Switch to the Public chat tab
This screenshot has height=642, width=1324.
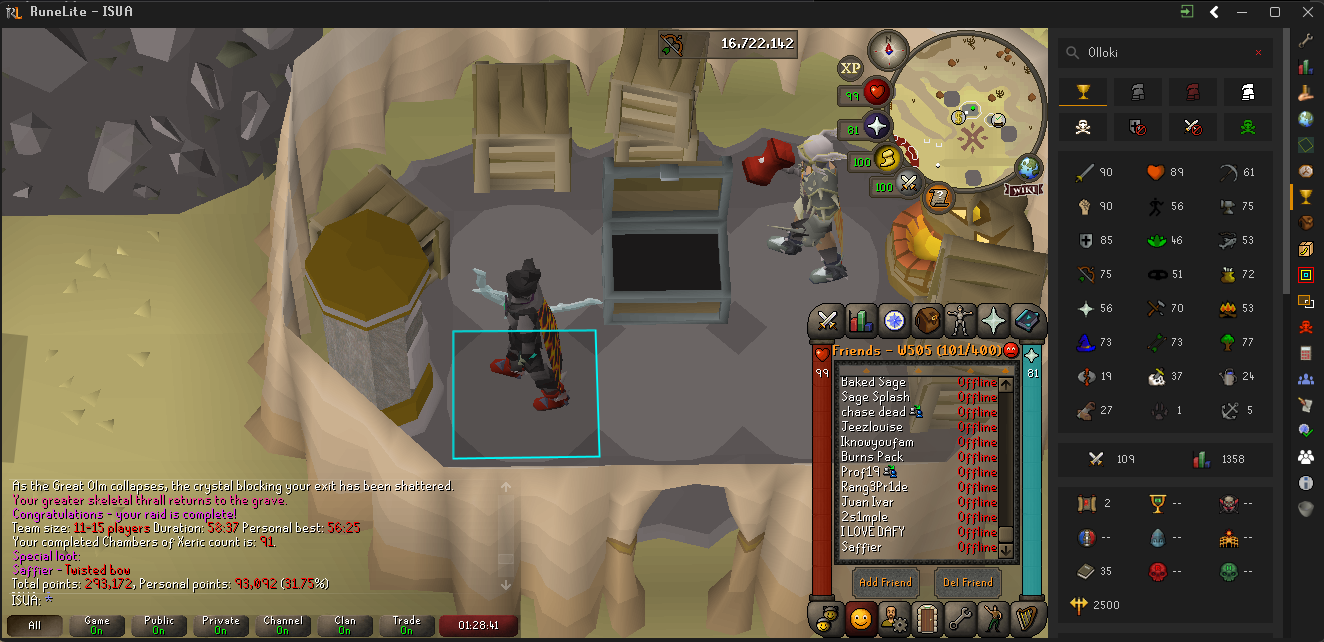point(159,625)
